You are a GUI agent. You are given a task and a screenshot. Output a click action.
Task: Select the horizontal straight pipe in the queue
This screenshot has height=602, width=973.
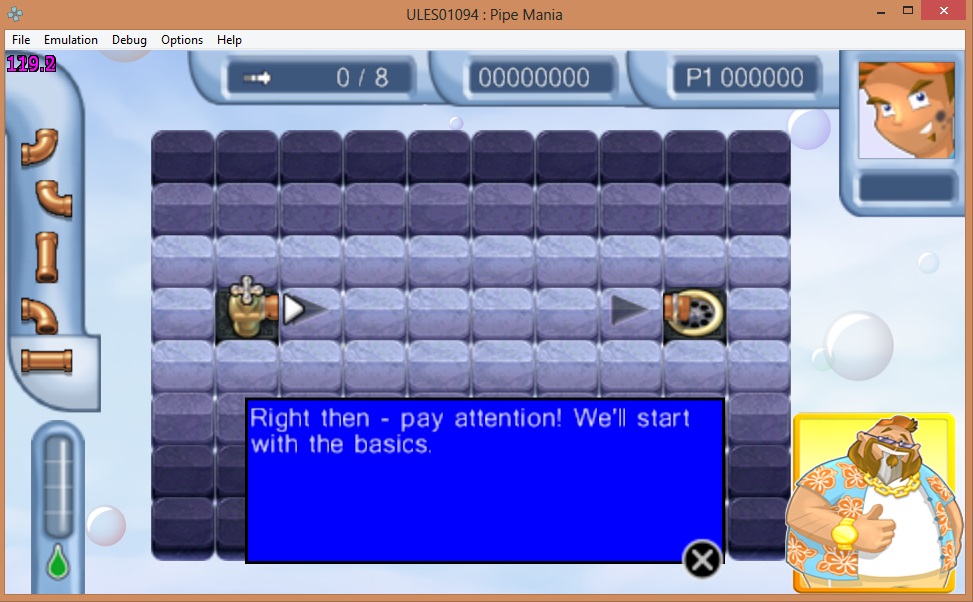tap(47, 360)
